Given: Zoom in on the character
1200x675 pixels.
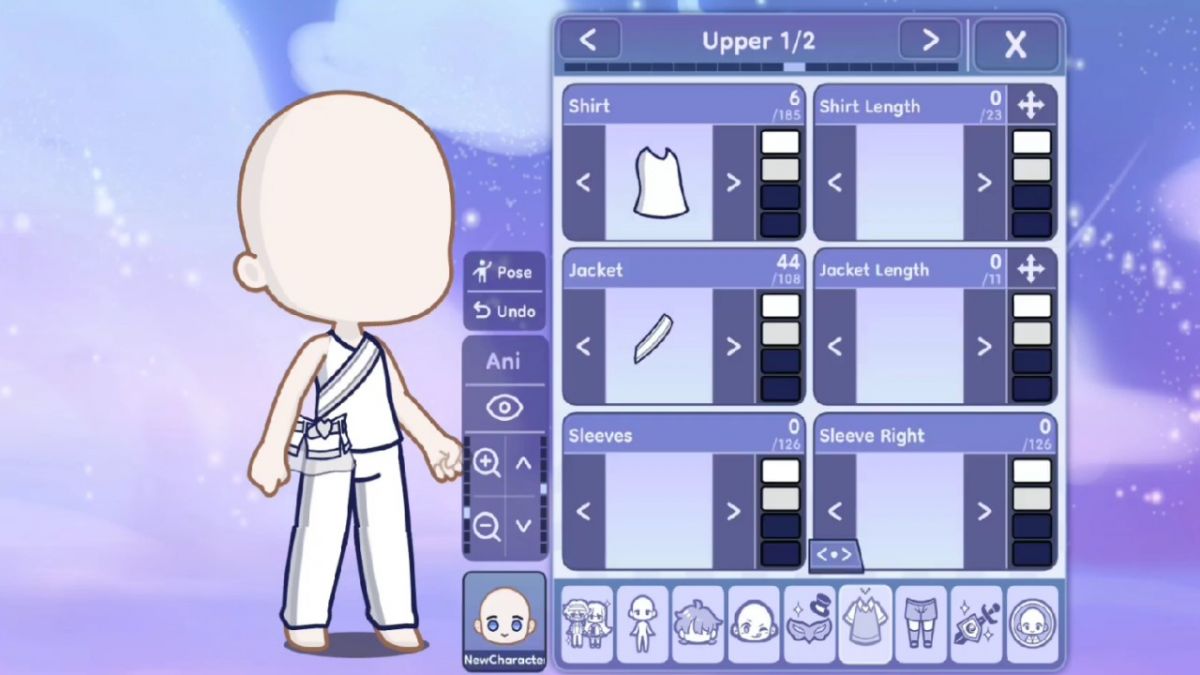Looking at the screenshot, I should coord(487,463).
